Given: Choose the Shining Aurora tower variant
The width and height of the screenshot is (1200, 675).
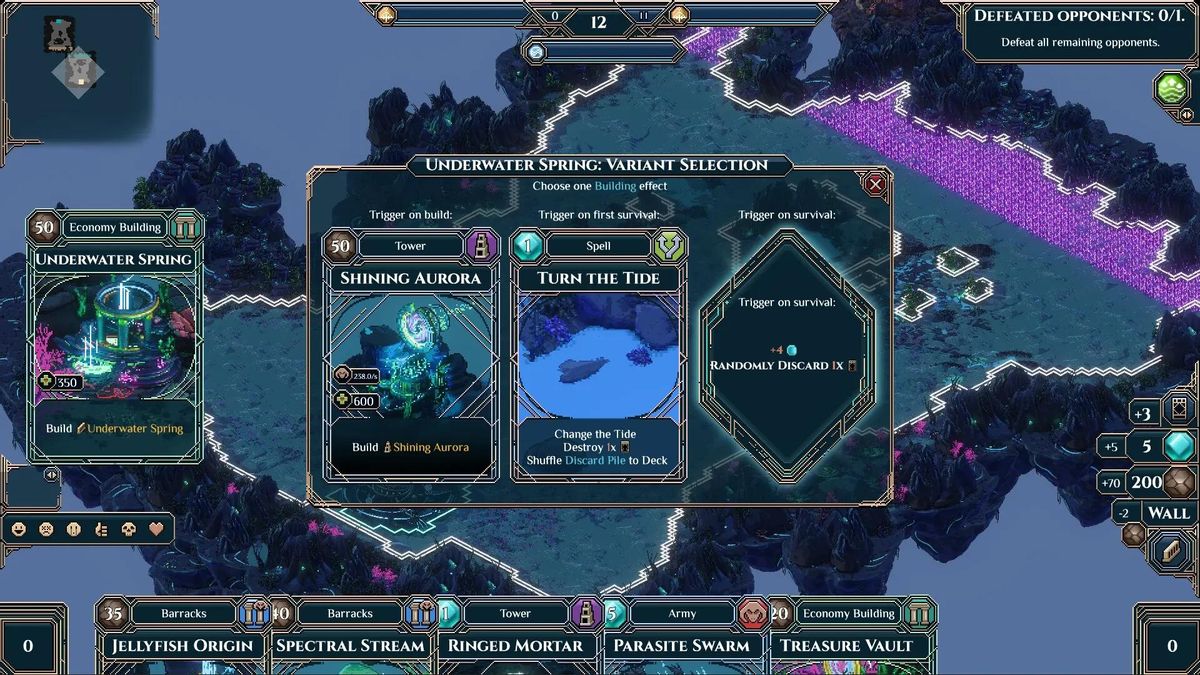Looking at the screenshot, I should point(410,357).
